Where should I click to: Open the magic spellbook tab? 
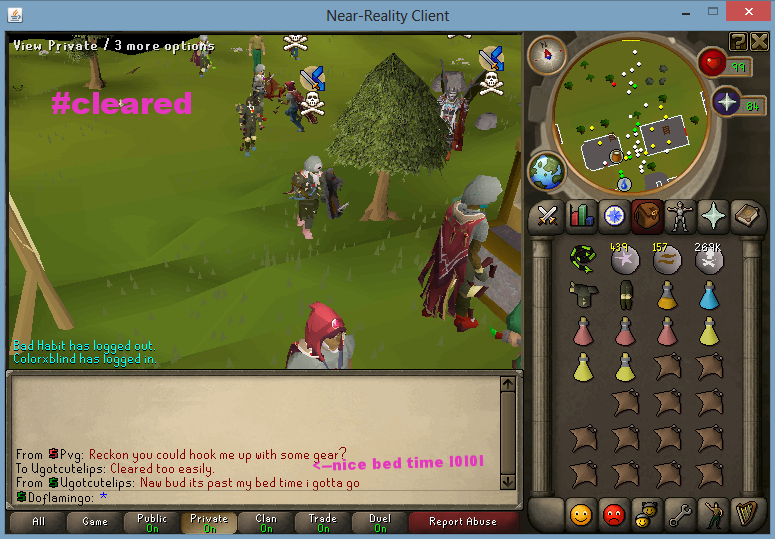[746, 214]
